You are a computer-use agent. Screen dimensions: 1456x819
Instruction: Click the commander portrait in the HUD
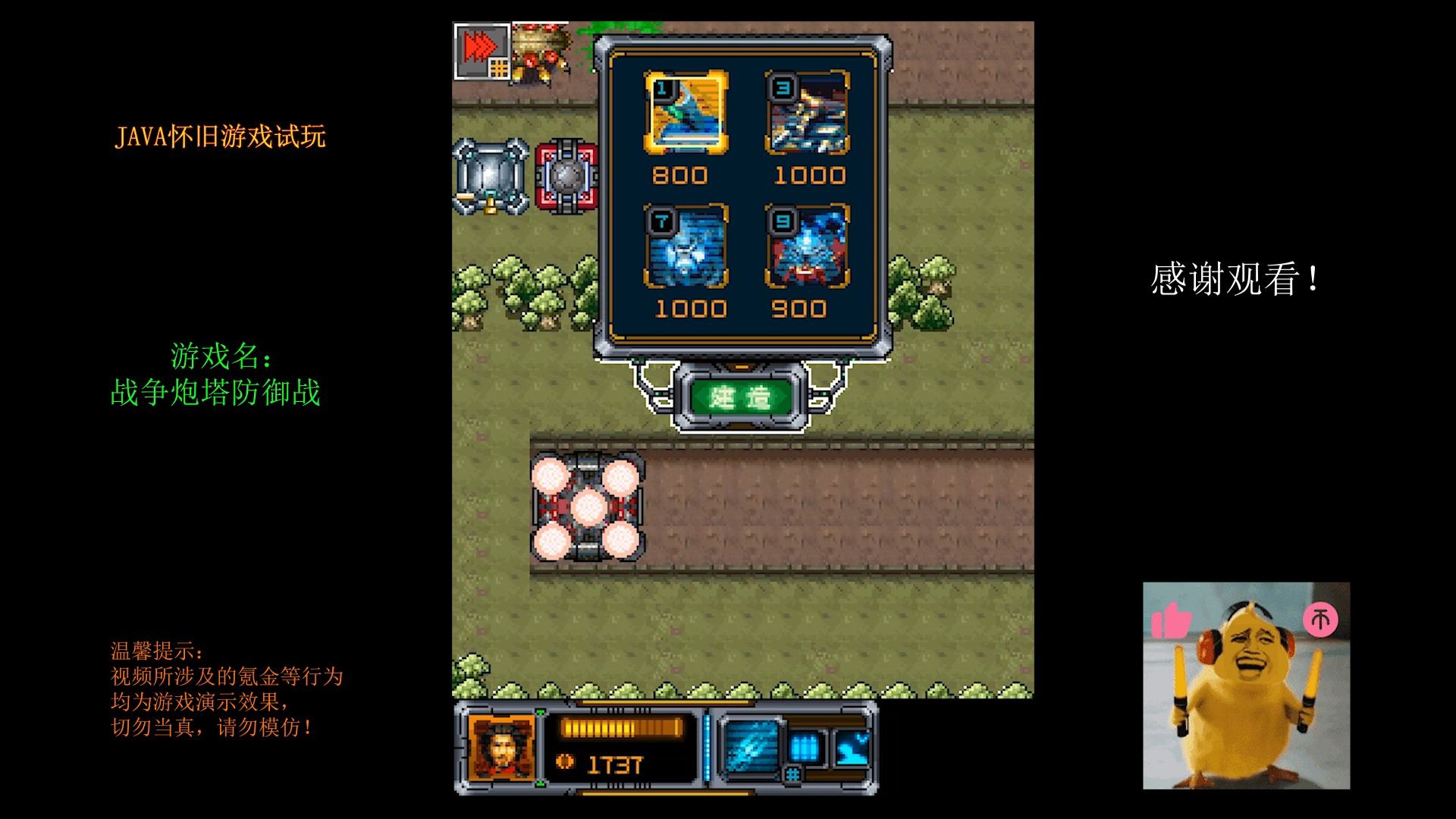[x=501, y=747]
